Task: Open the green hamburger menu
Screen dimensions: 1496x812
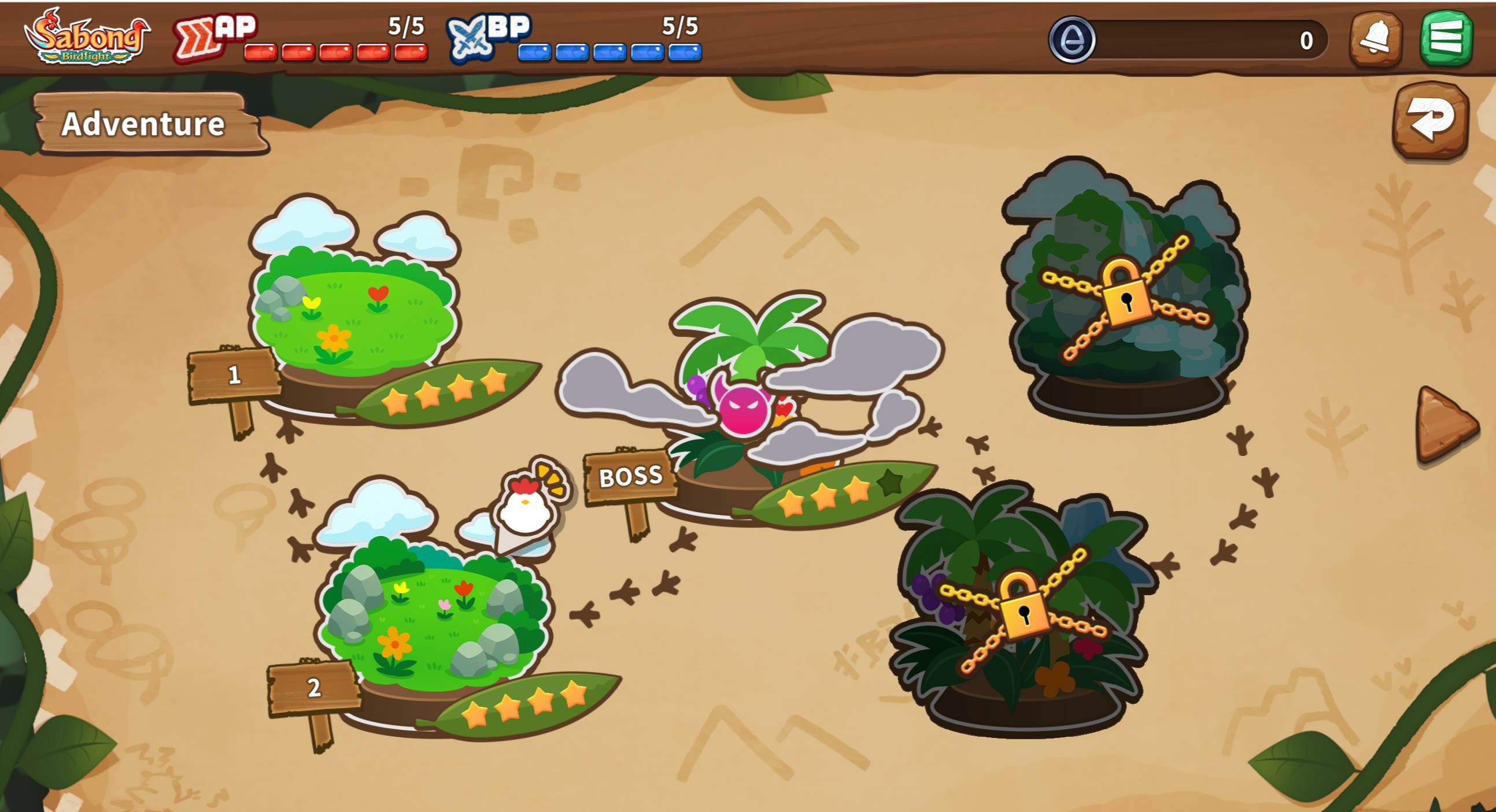Action: pyautogui.click(x=1446, y=38)
